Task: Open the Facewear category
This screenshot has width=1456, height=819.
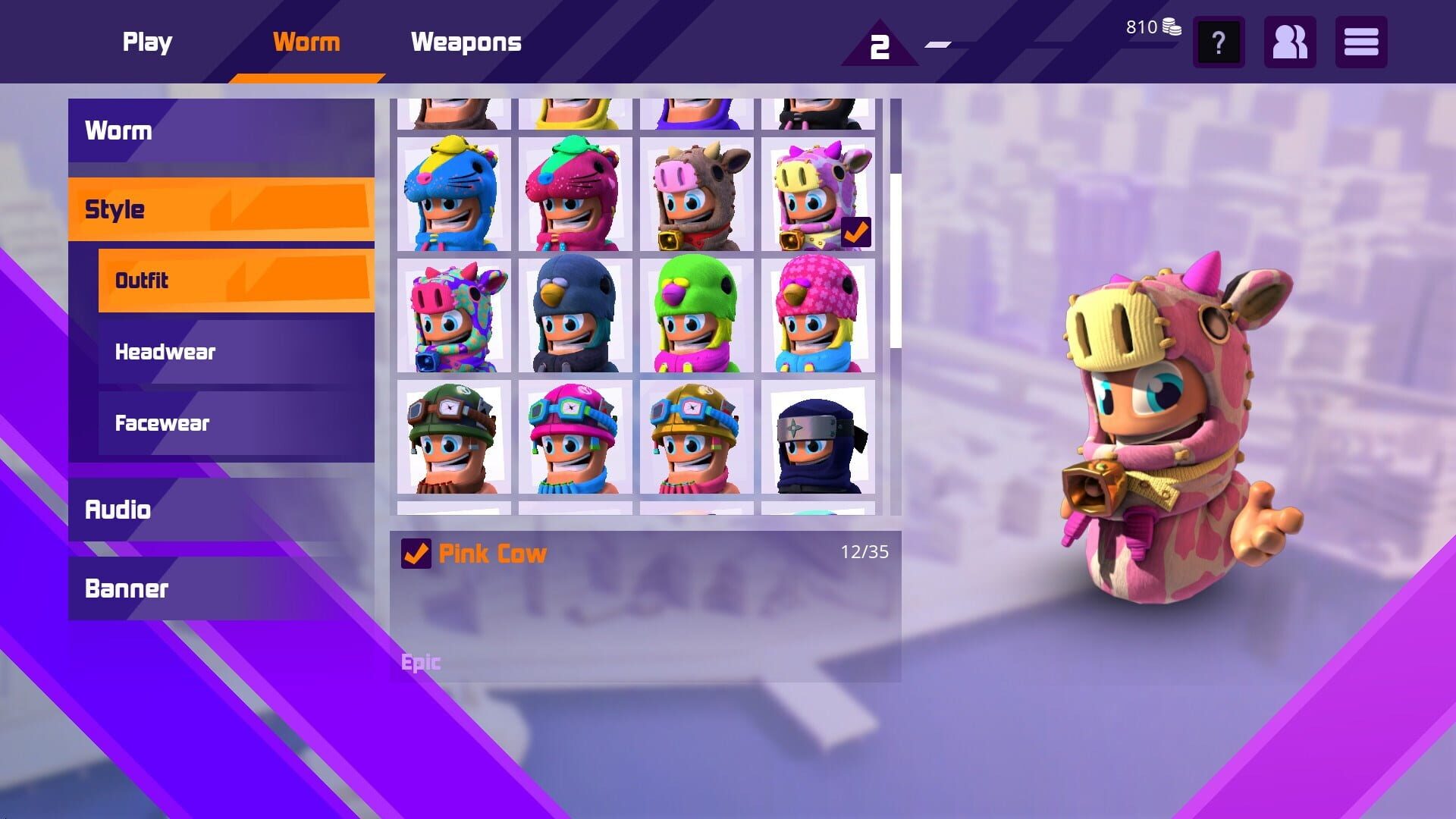Action: point(162,423)
